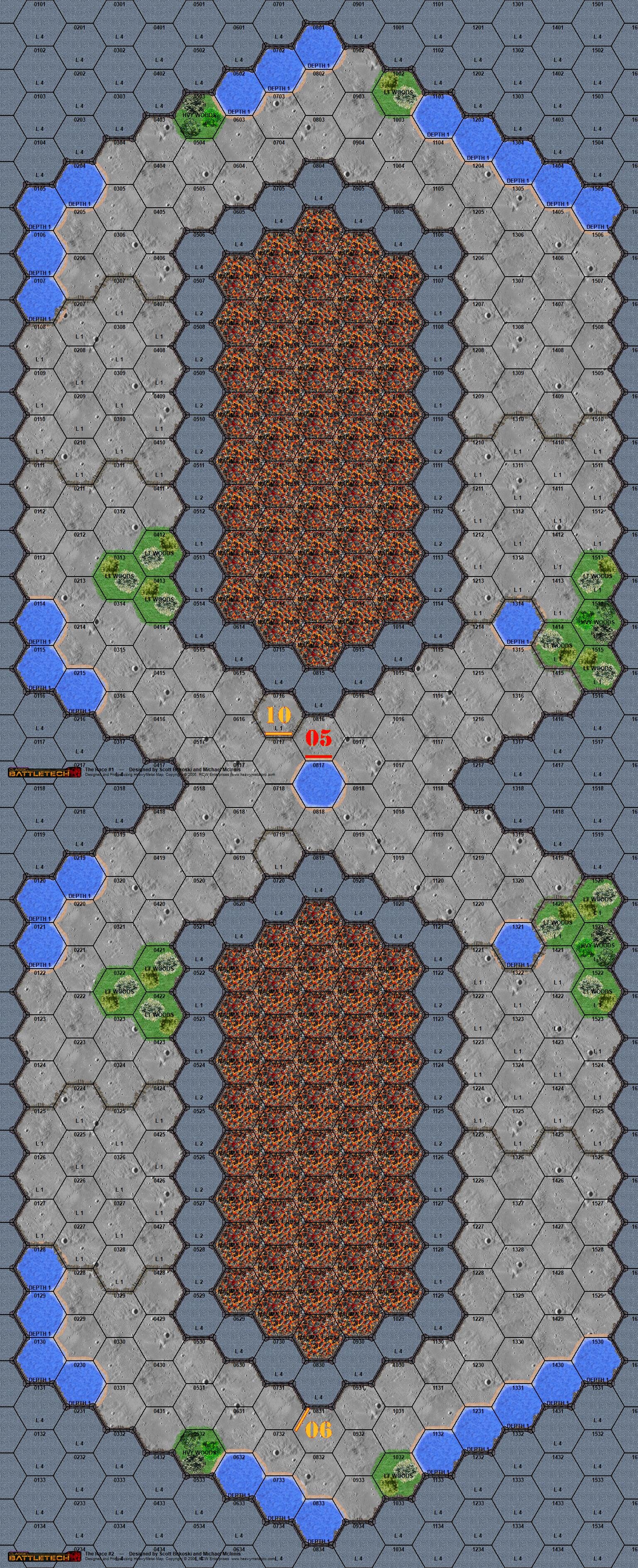The width and height of the screenshot is (638, 1568).
Task: Select the red unit marker 05
Action: coord(318,739)
